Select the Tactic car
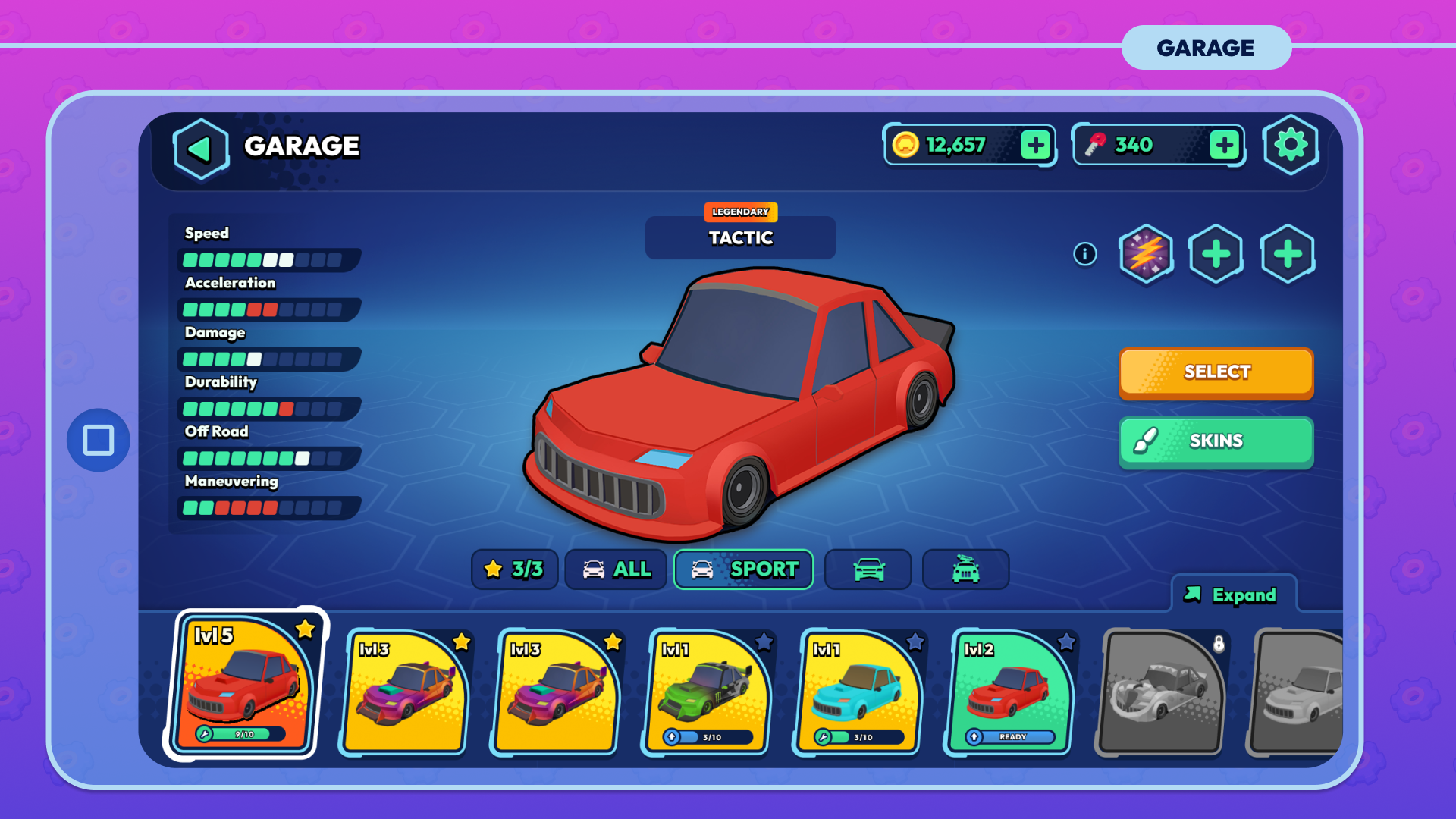 point(1216,372)
